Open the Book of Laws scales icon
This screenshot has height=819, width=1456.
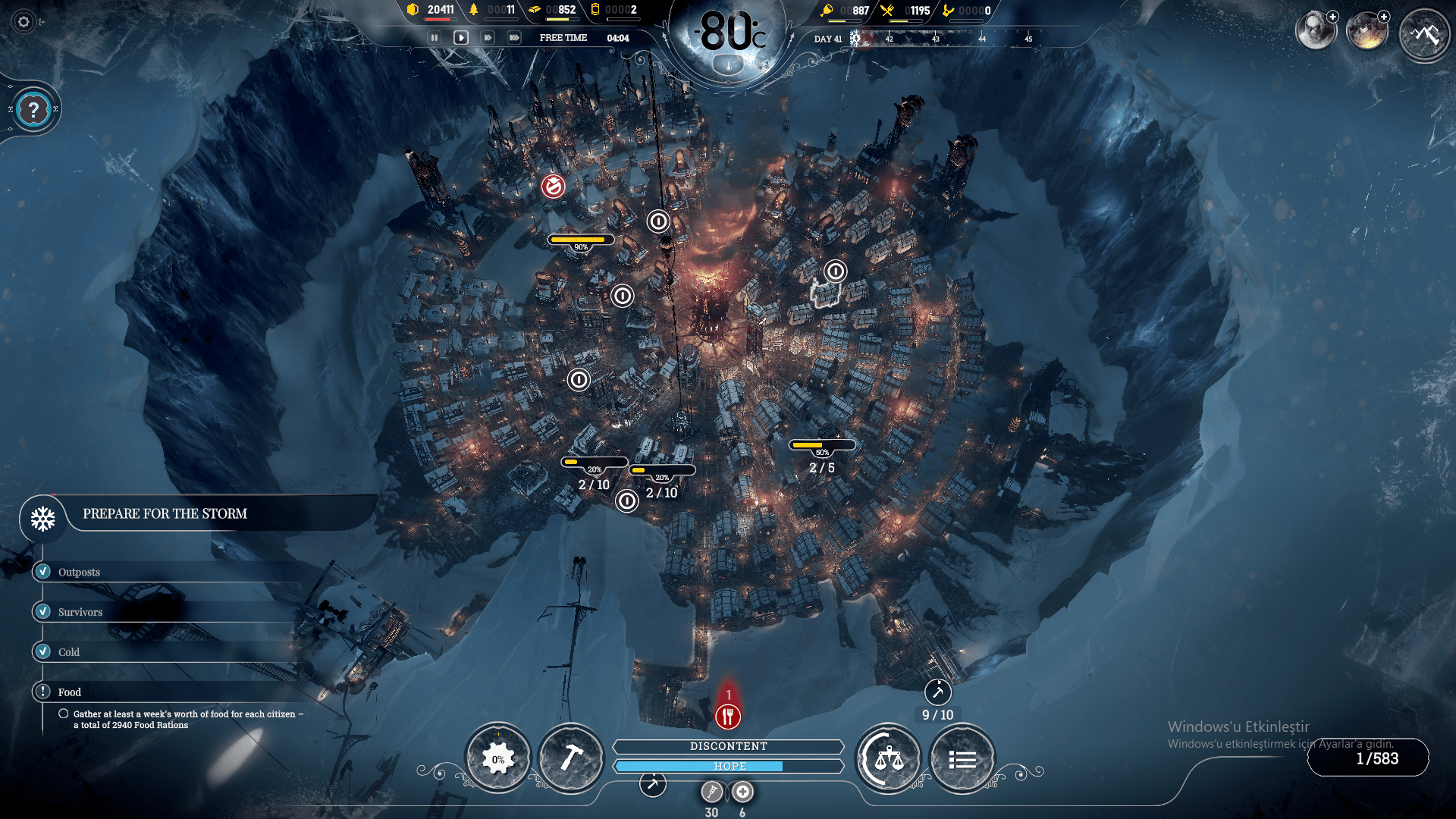[888, 758]
